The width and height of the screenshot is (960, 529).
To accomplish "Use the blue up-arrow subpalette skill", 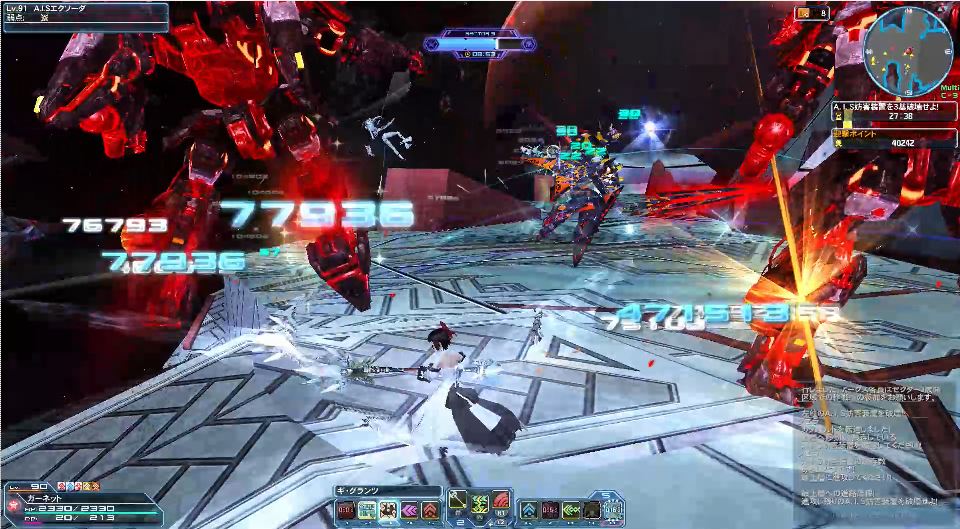I will pos(529,510).
